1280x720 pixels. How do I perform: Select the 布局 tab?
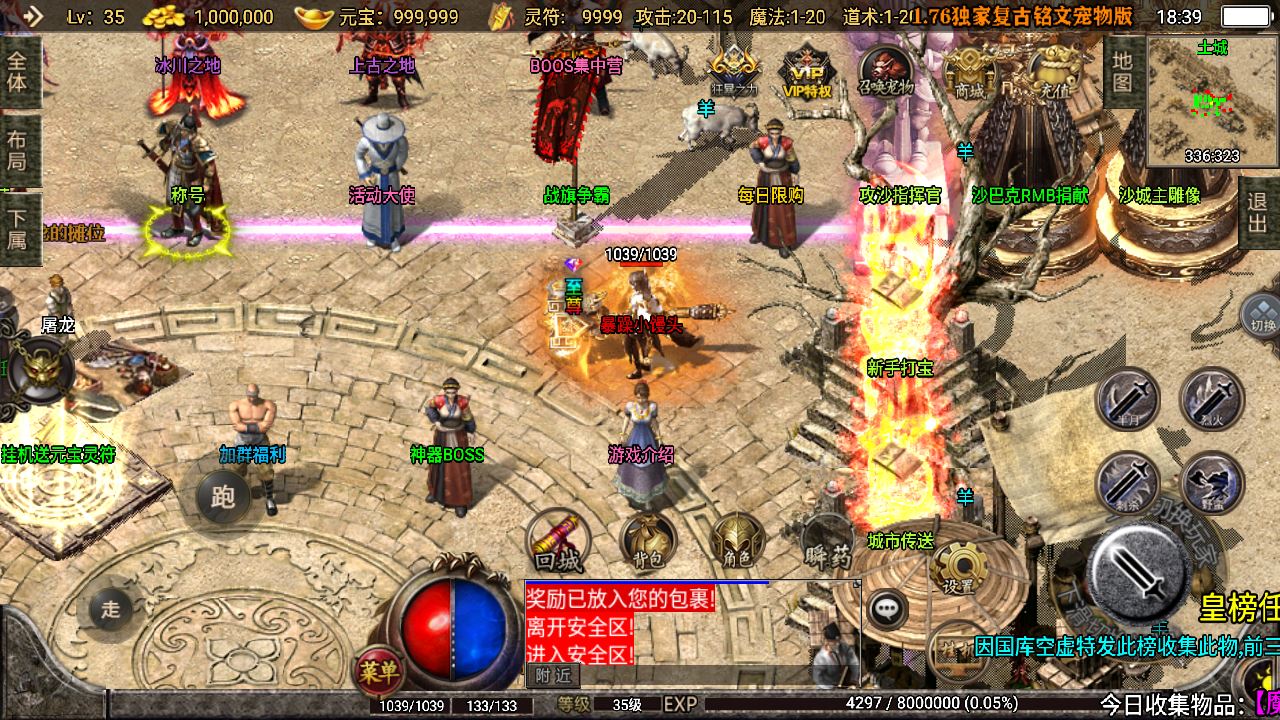click(18, 150)
